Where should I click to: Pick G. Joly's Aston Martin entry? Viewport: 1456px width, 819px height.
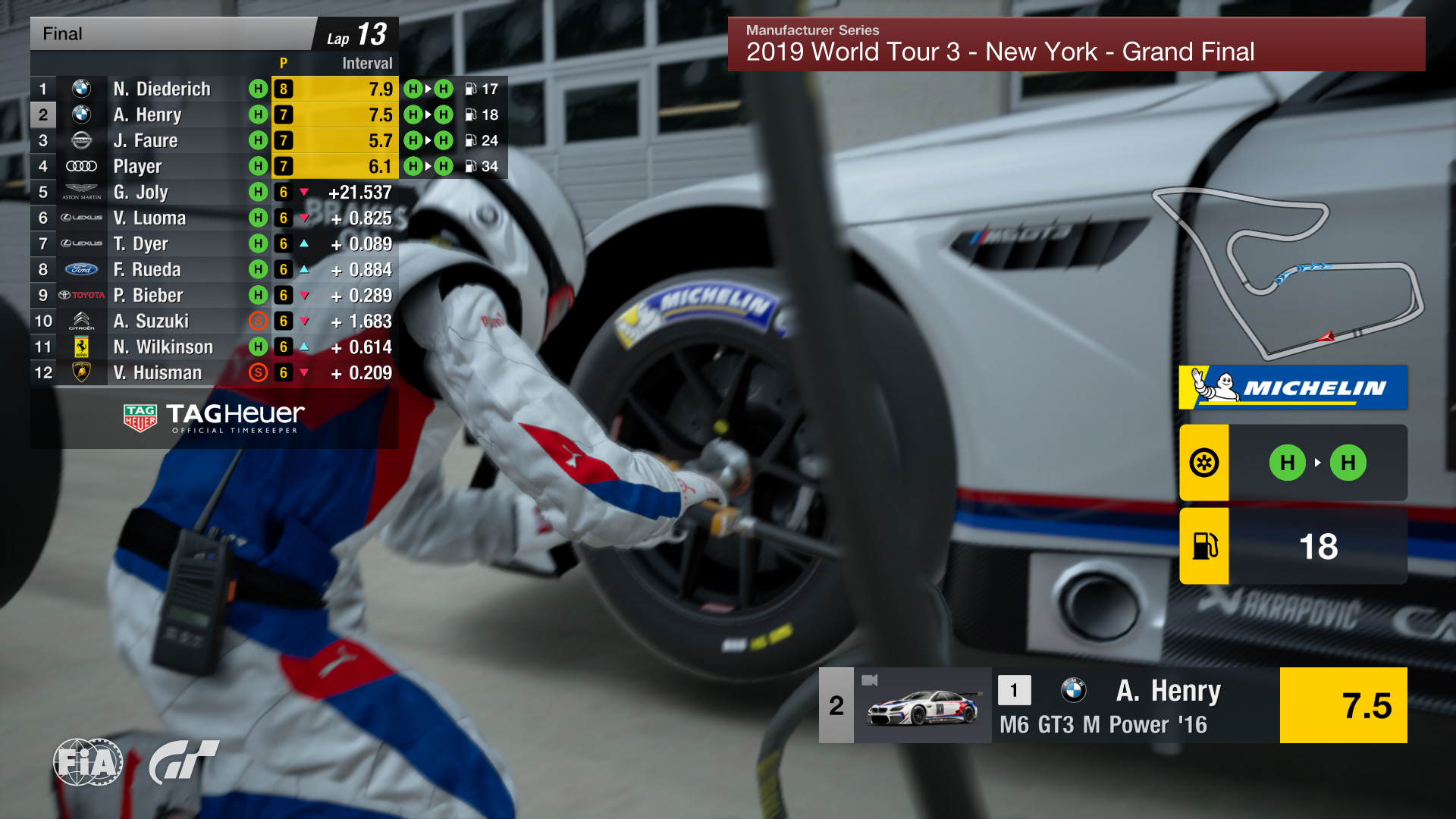click(x=140, y=192)
